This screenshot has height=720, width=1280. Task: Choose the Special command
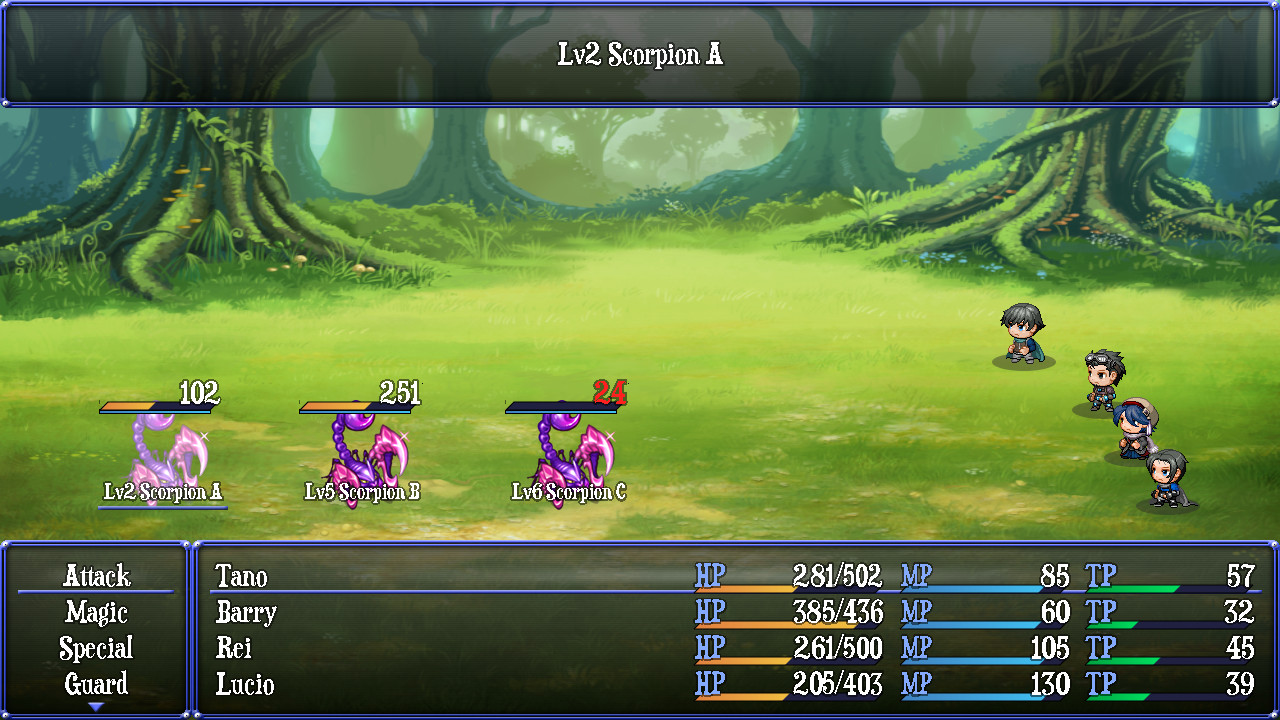click(95, 649)
